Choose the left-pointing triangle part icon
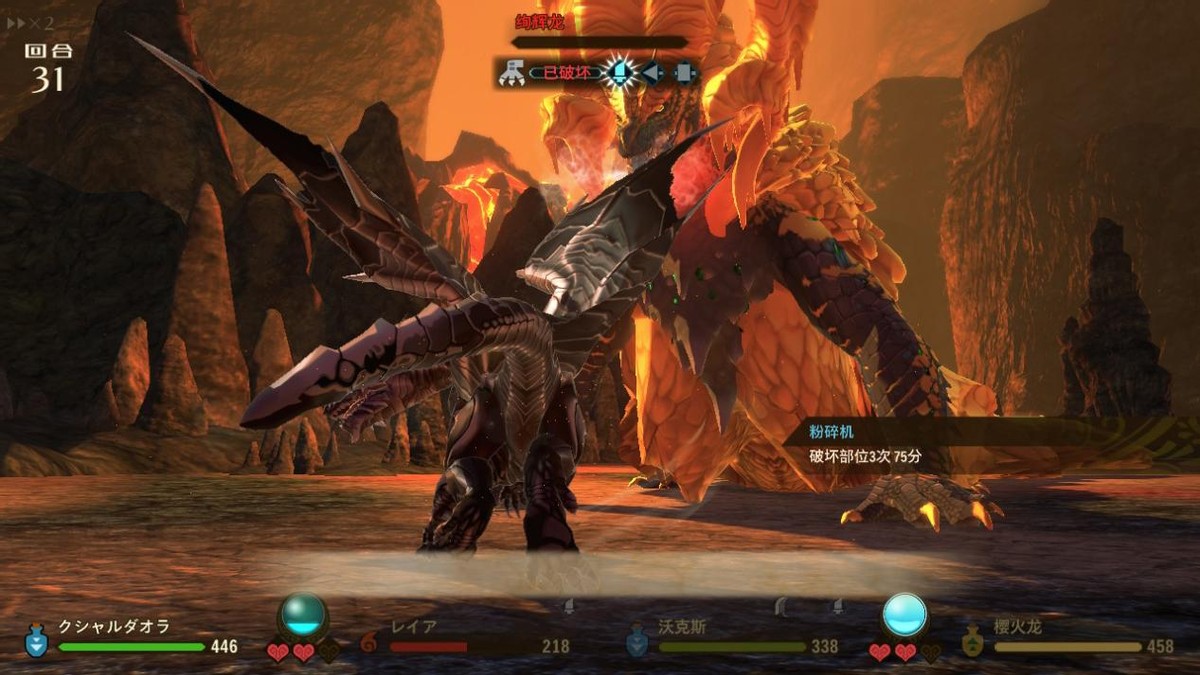The image size is (1200, 675). tap(652, 72)
